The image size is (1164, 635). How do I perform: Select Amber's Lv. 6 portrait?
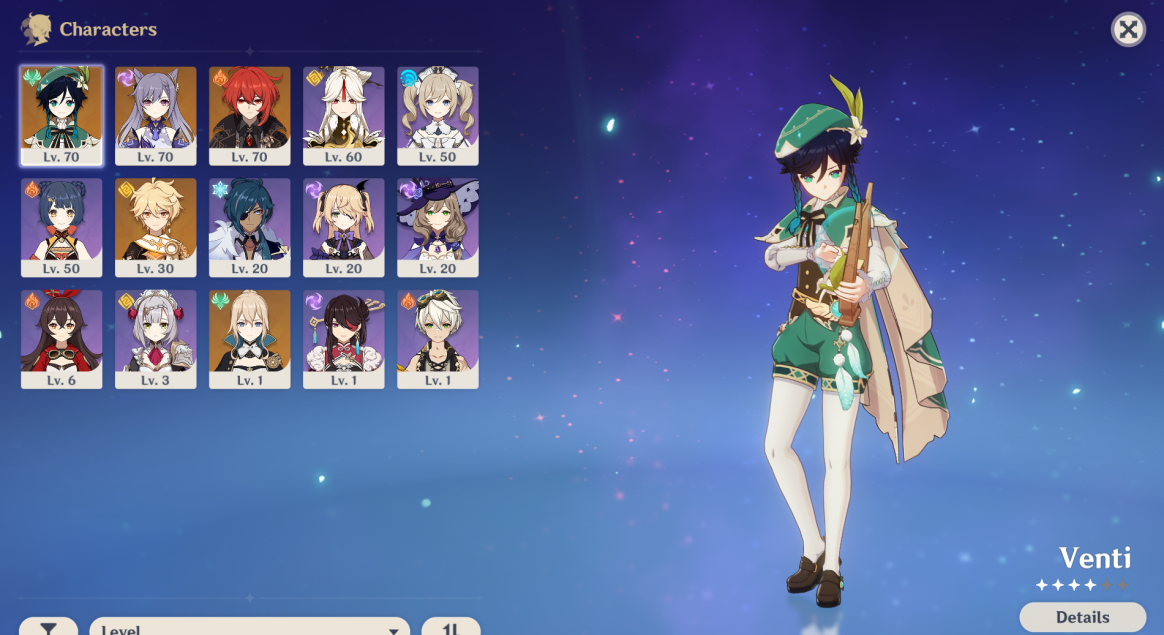coord(61,337)
